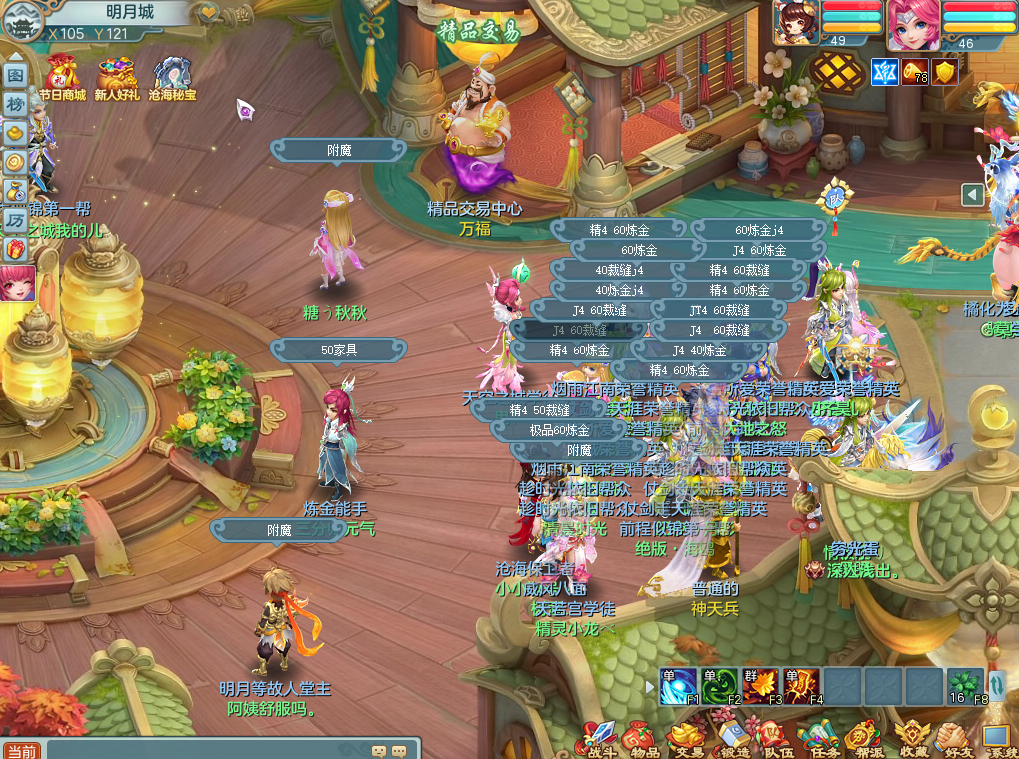Screen dimensions: 1019x759
Task: Activate the blue F1 skill
Action: point(679,686)
